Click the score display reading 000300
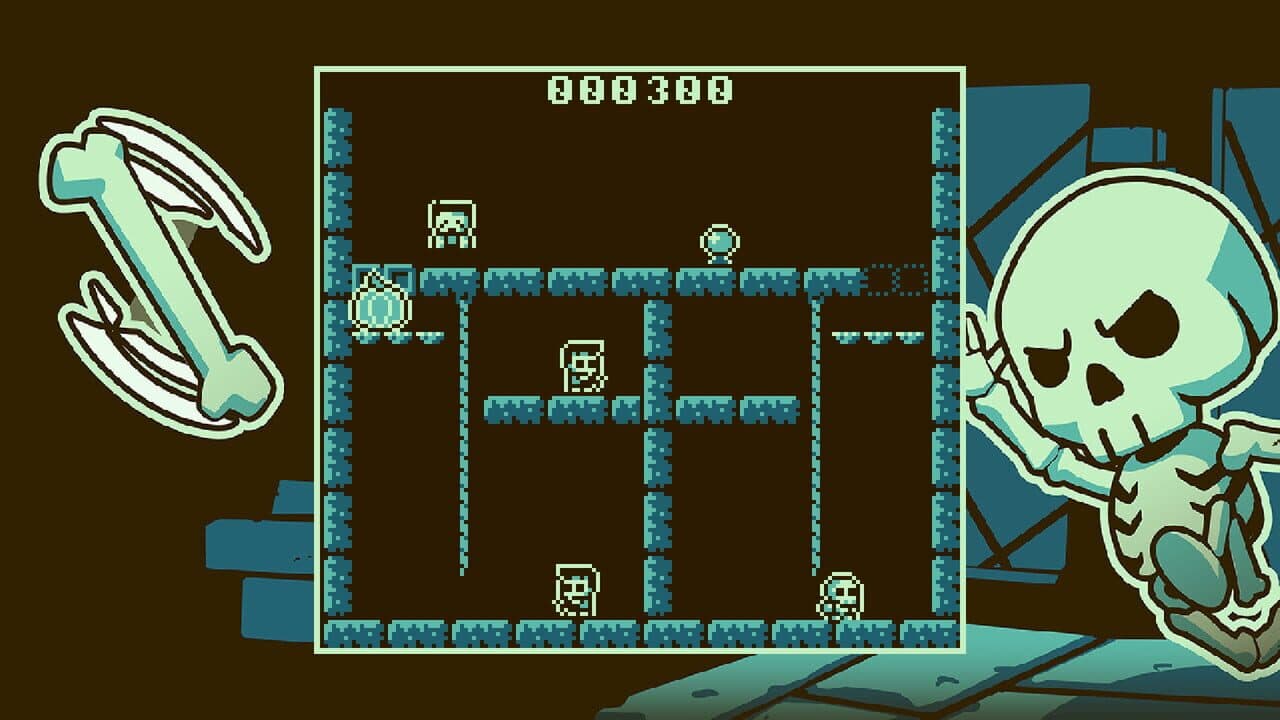Image resolution: width=1280 pixels, height=720 pixels. click(x=640, y=88)
